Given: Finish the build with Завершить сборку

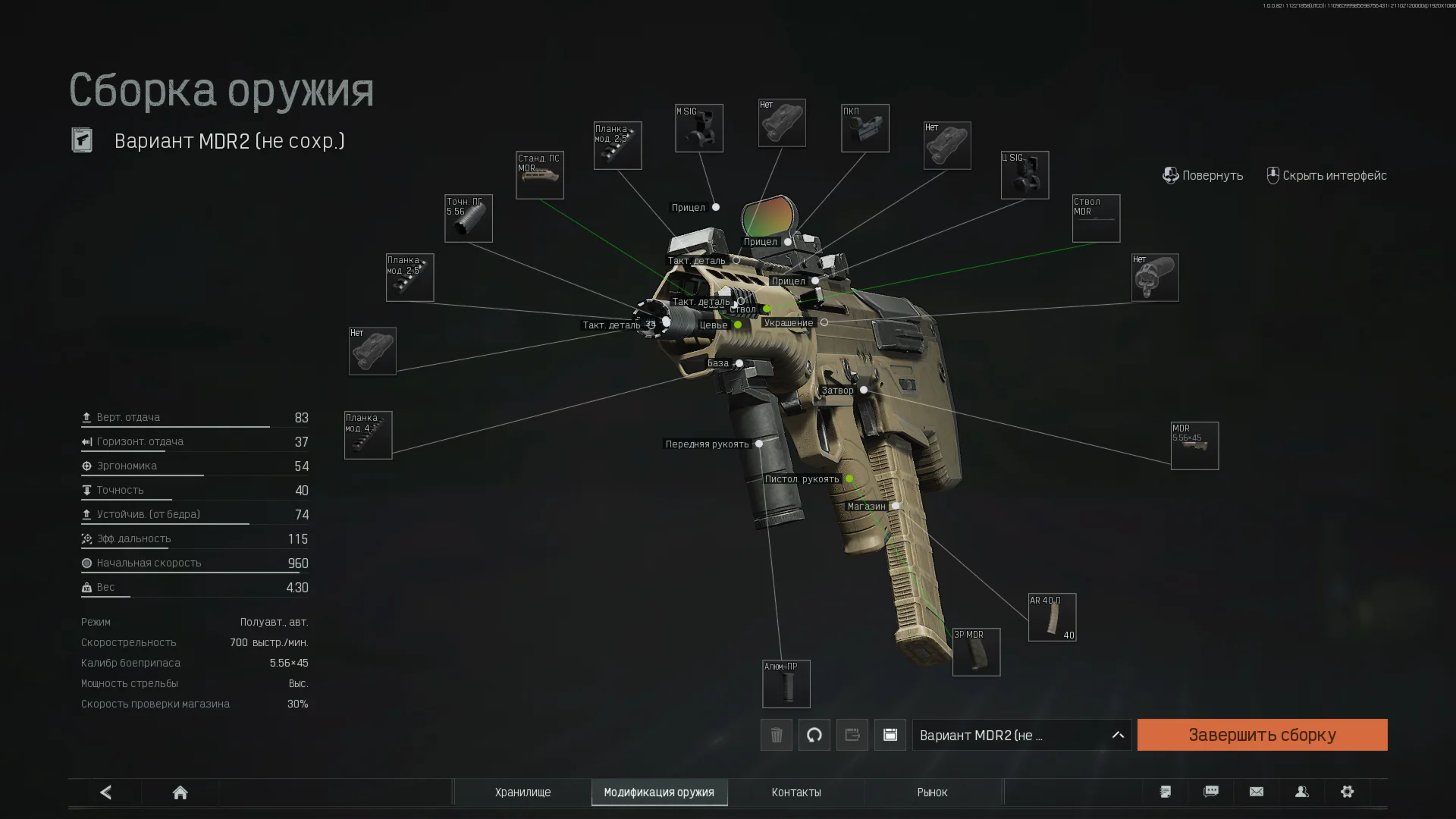Looking at the screenshot, I should [x=1262, y=735].
